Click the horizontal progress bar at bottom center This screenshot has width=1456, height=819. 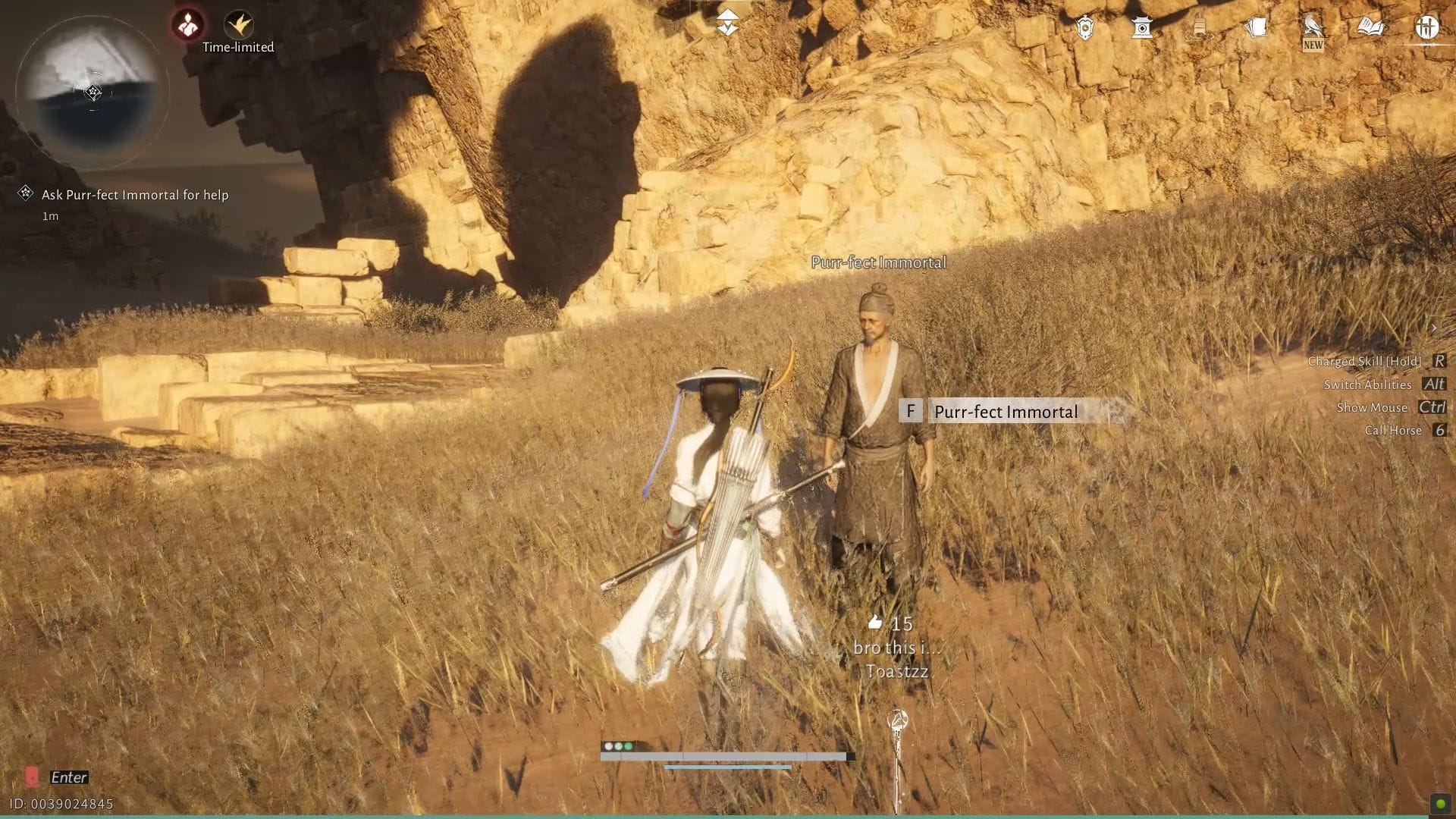724,756
